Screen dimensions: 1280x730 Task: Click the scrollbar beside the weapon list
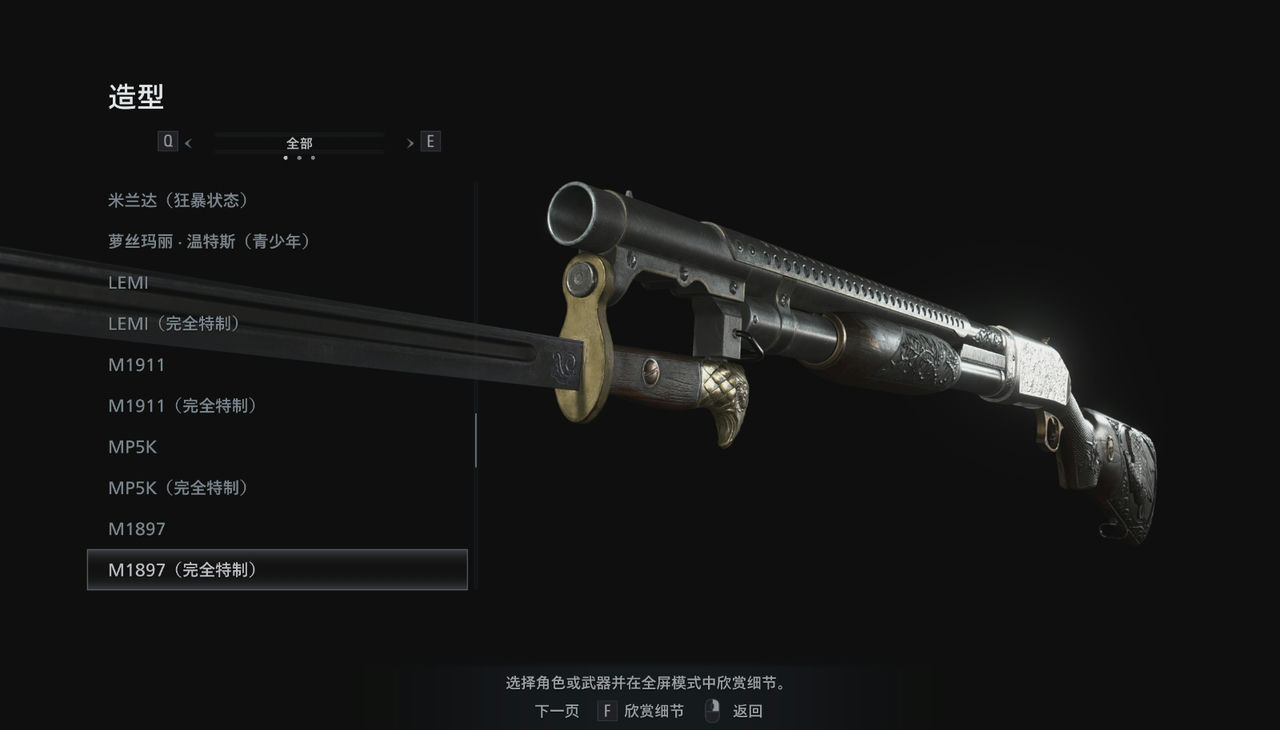tap(475, 440)
